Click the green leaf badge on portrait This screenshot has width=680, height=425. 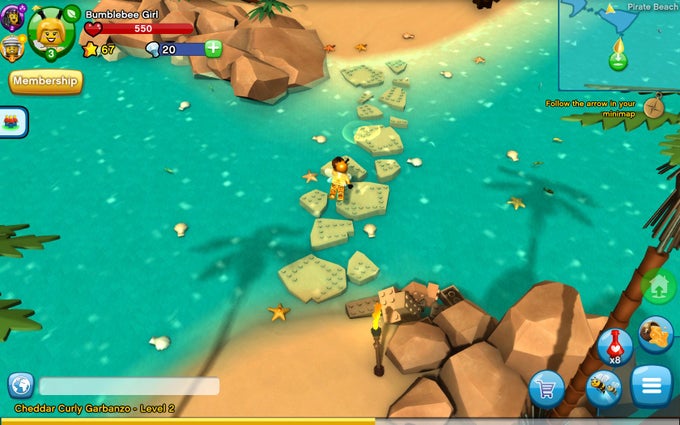coord(71,13)
